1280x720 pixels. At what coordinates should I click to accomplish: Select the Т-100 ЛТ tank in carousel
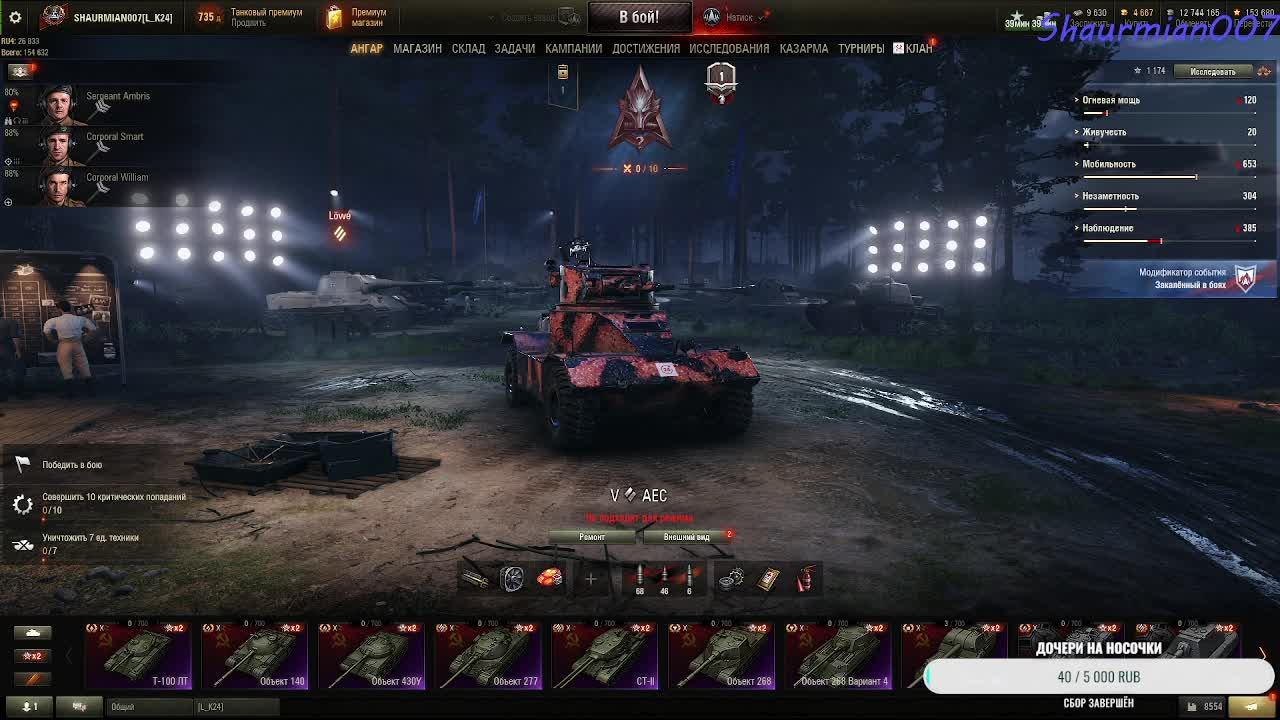pyautogui.click(x=139, y=656)
